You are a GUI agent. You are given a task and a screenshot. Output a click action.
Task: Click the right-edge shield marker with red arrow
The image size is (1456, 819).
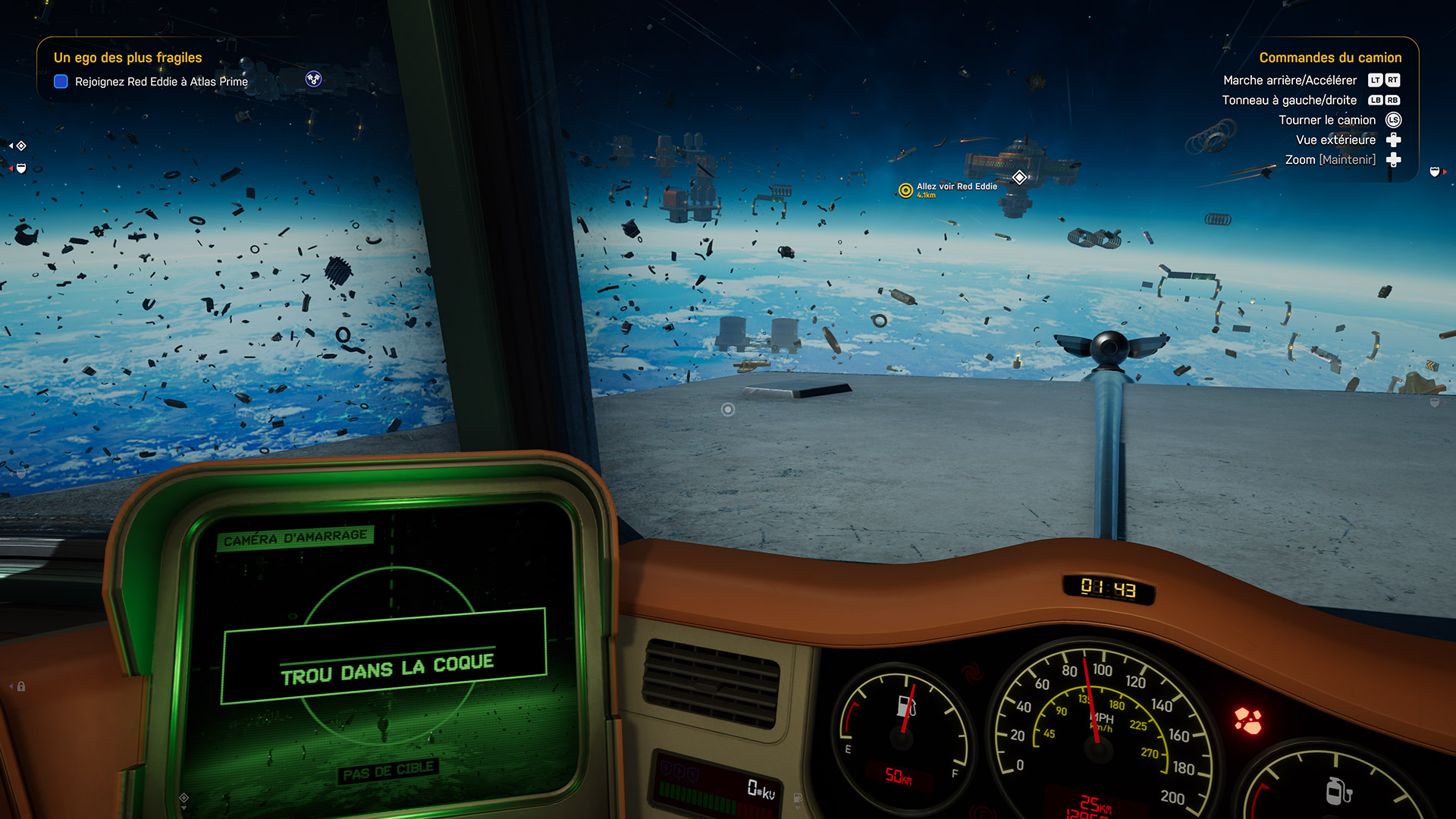pyautogui.click(x=1435, y=172)
